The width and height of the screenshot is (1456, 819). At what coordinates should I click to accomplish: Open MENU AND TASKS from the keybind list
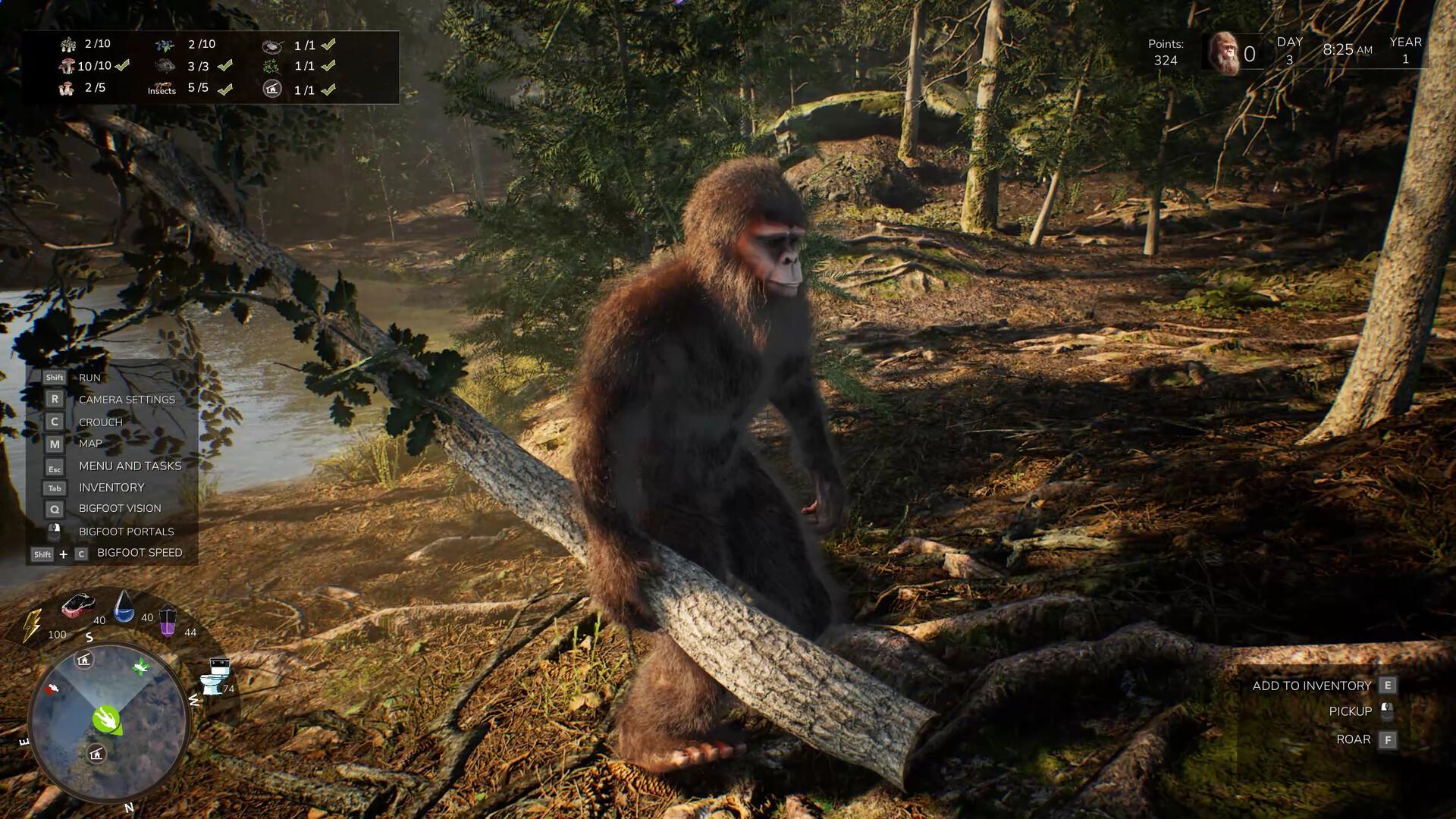[x=130, y=466]
